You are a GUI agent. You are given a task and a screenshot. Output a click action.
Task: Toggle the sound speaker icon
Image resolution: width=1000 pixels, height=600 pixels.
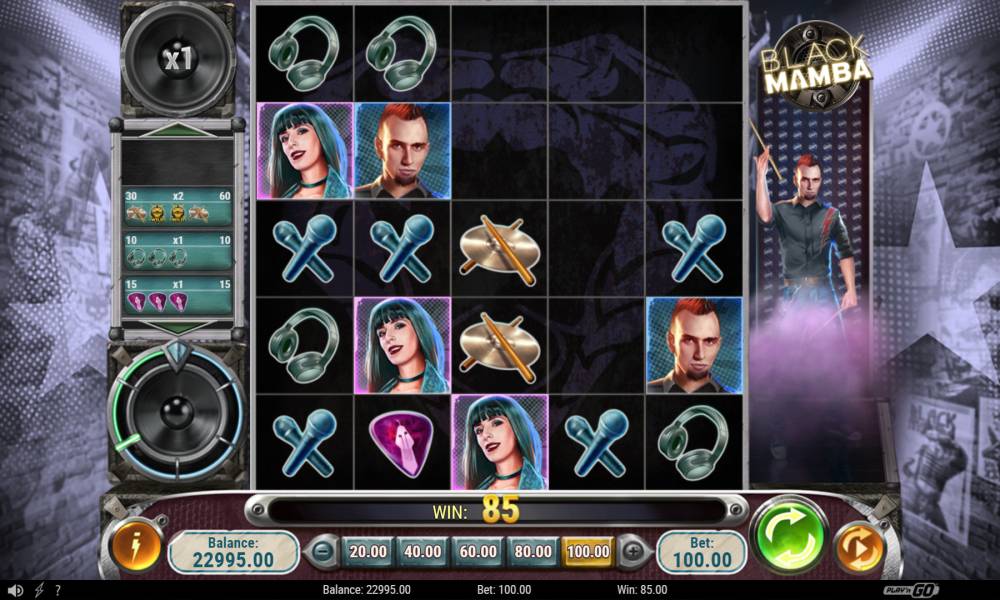[x=15, y=590]
